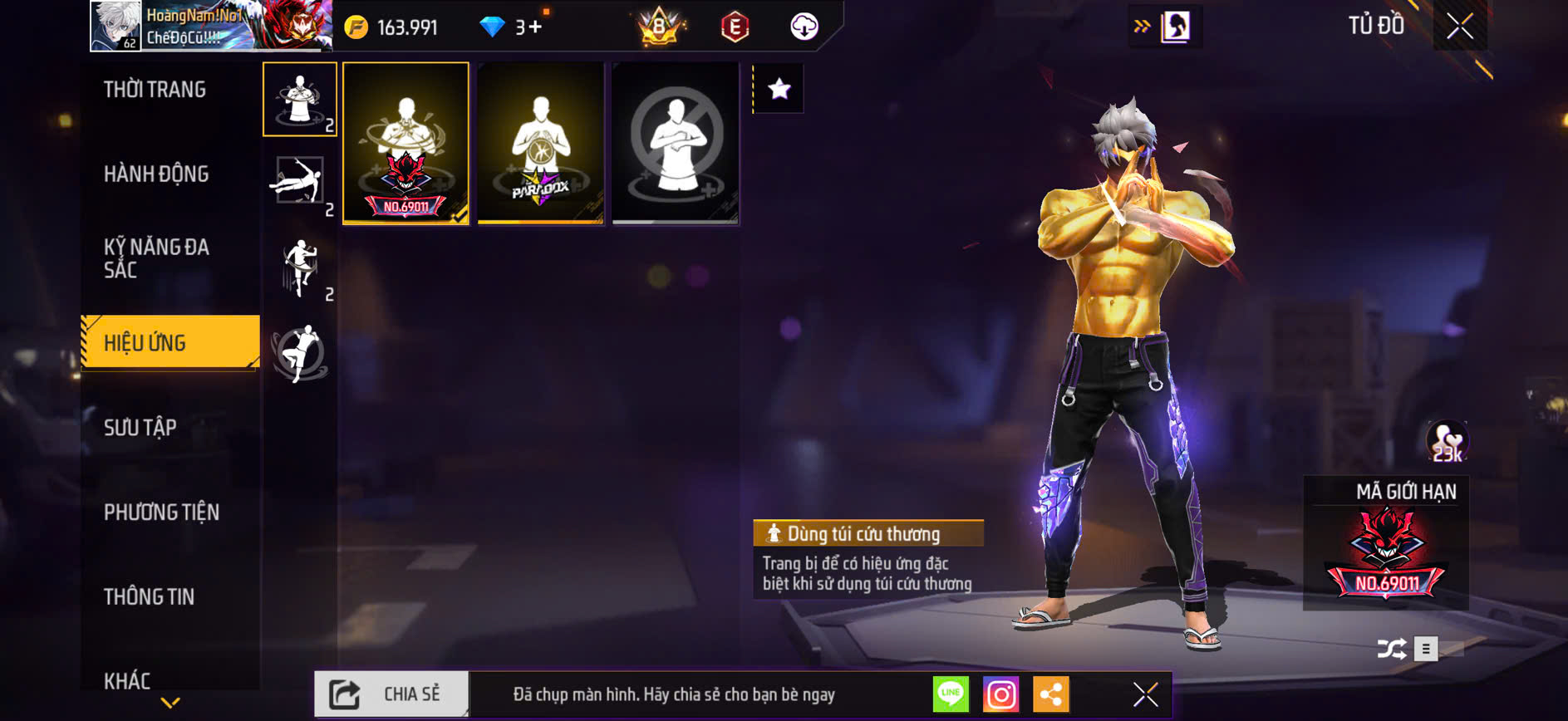Select the crossed-out slot to remove the effect

click(675, 142)
